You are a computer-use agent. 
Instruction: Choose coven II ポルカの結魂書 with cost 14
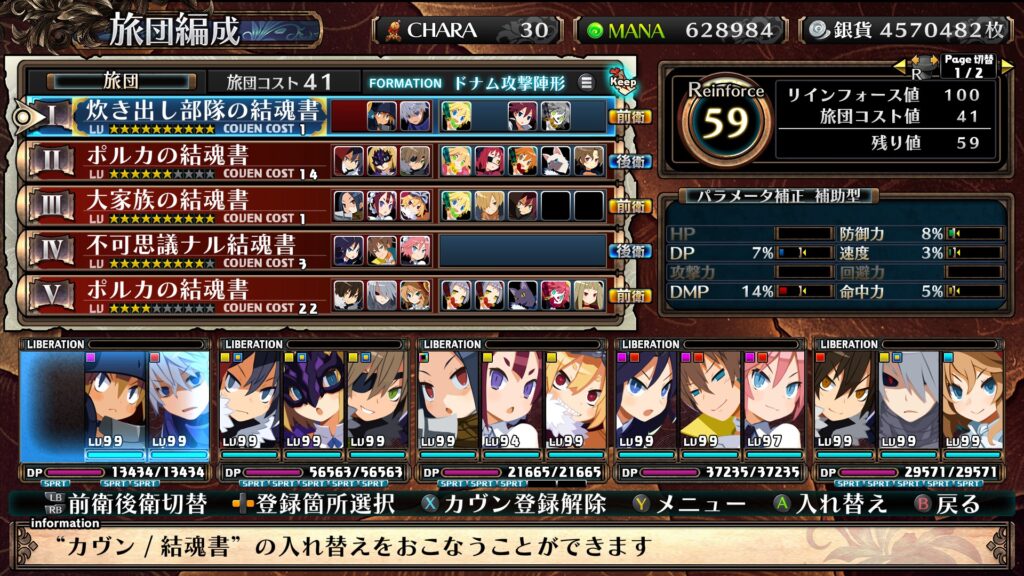pyautogui.click(x=180, y=161)
